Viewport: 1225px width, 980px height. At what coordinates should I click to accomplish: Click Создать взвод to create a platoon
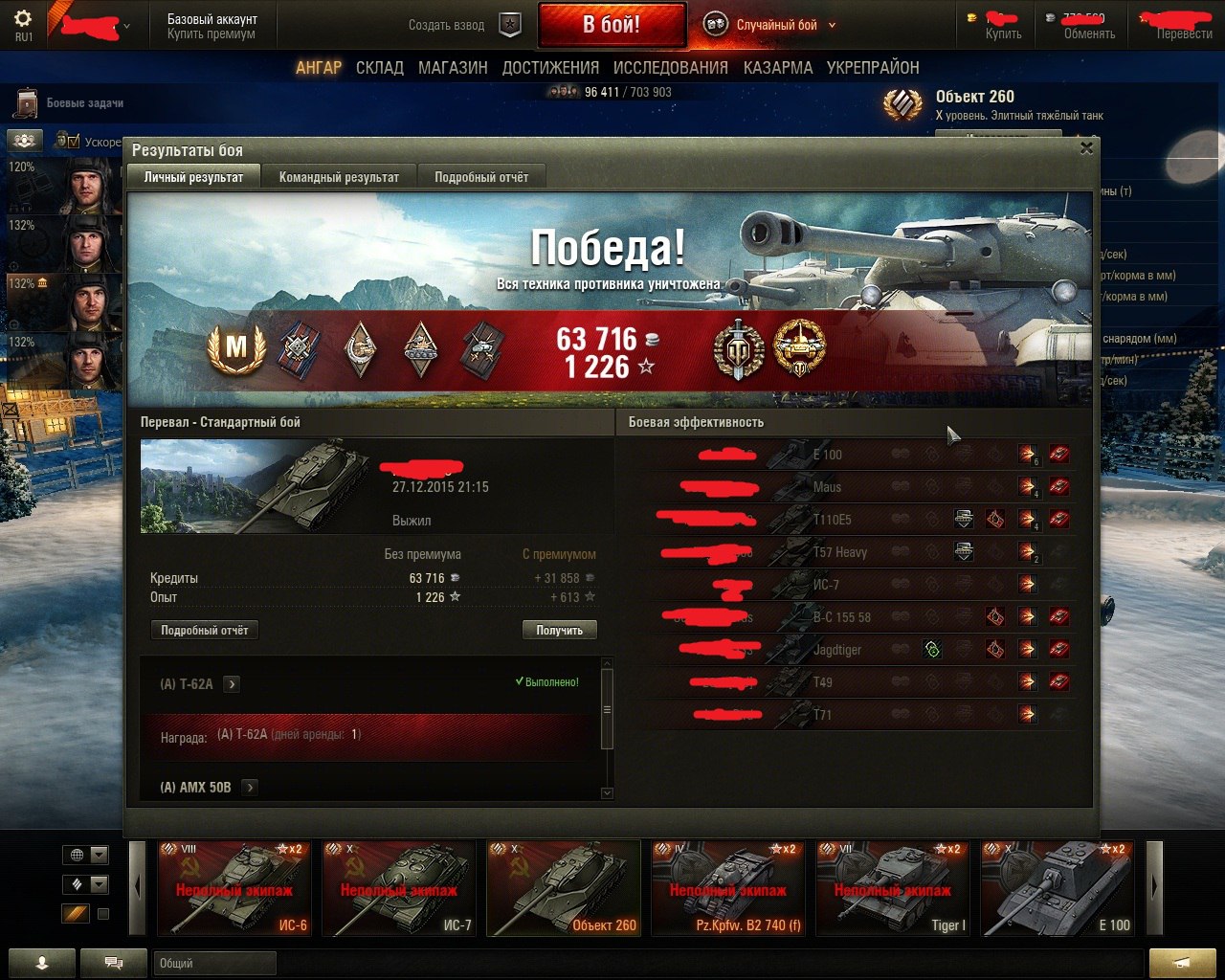coord(446,25)
